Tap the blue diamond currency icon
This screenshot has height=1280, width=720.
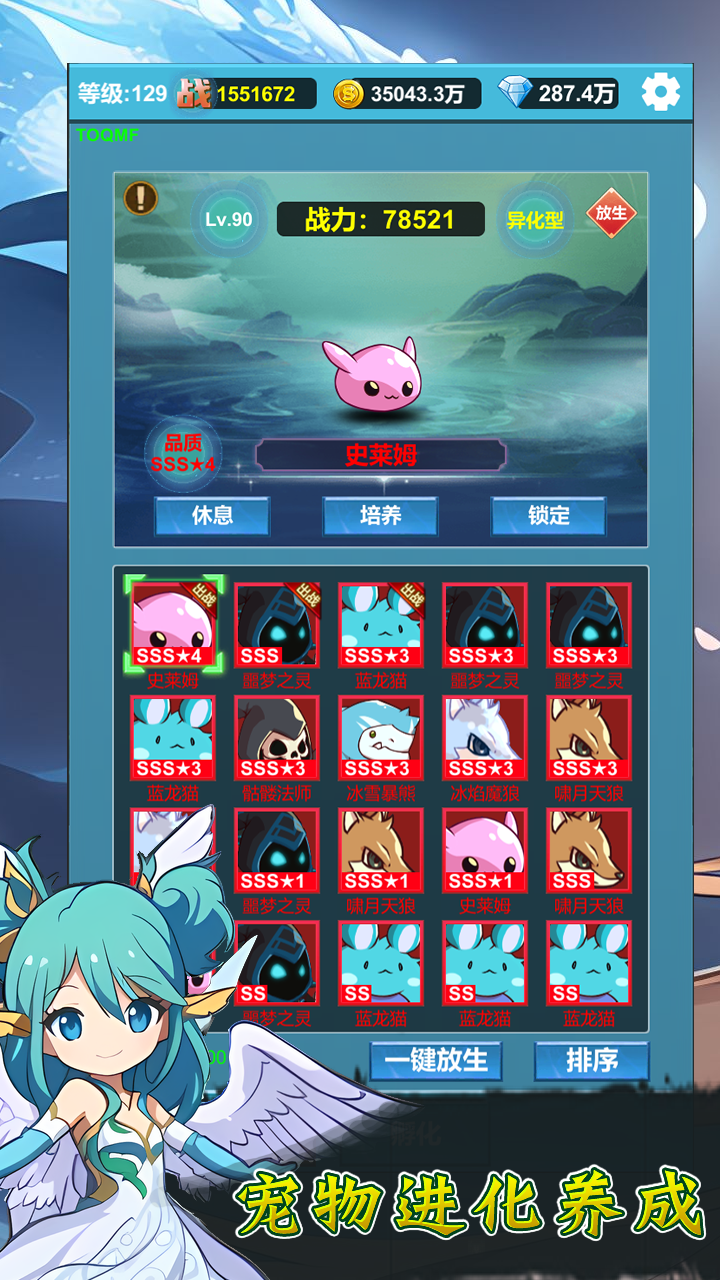point(517,94)
